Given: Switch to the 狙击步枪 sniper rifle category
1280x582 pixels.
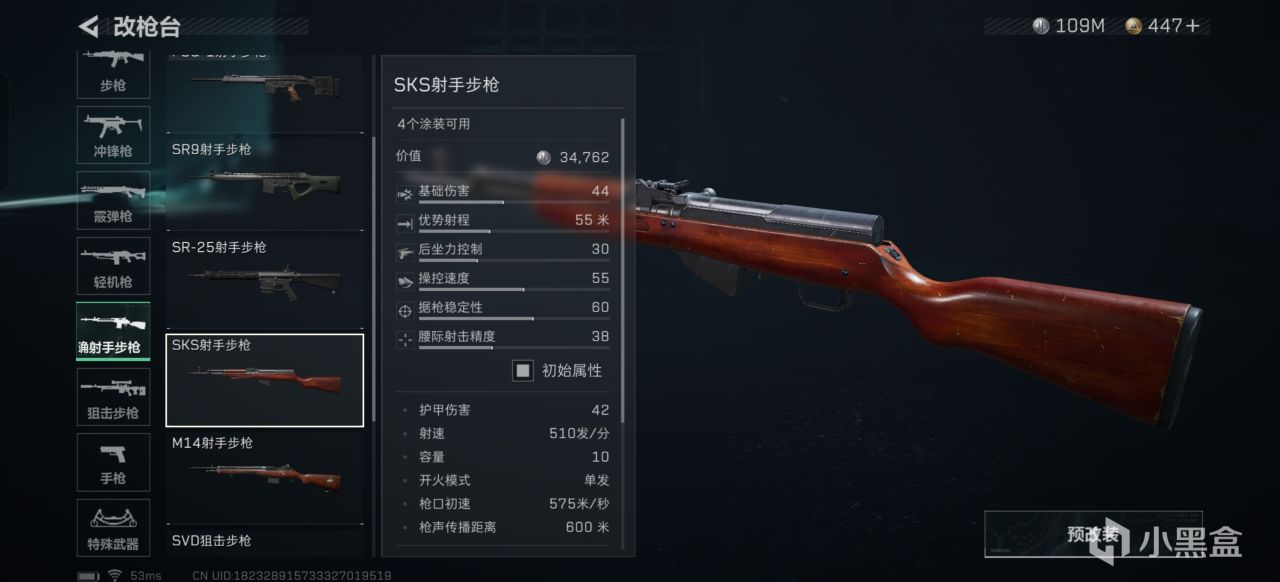Looking at the screenshot, I should [113, 397].
